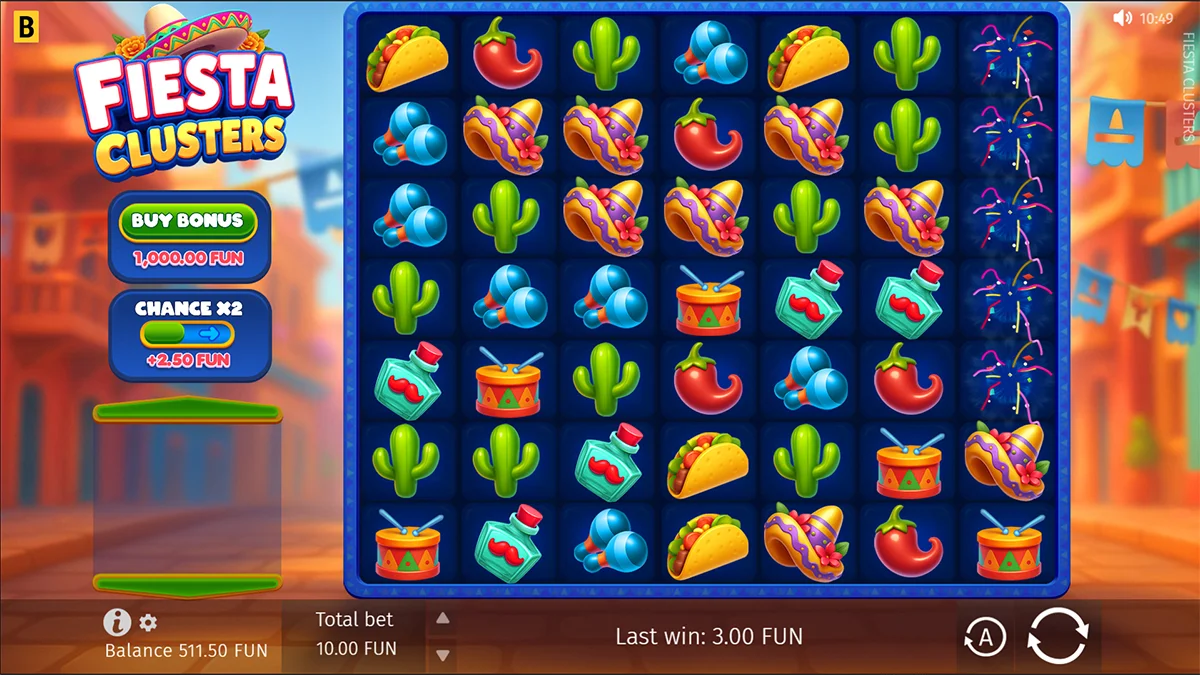The height and width of the screenshot is (675, 1200).
Task: Open settings via the gear icon
Action: tap(148, 623)
